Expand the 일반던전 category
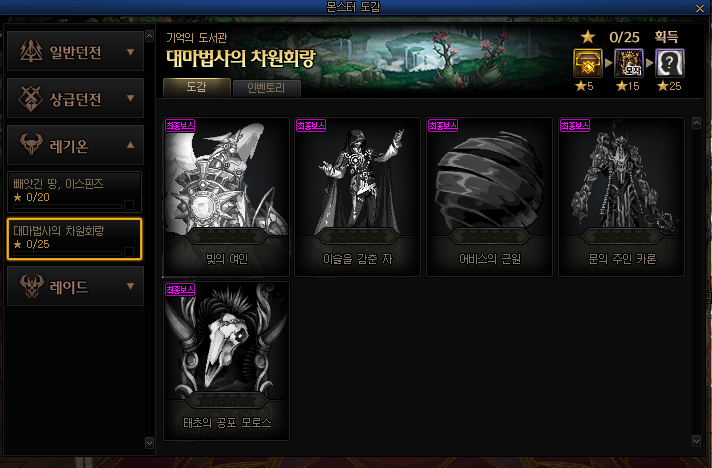This screenshot has height=468, width=712. [75, 52]
